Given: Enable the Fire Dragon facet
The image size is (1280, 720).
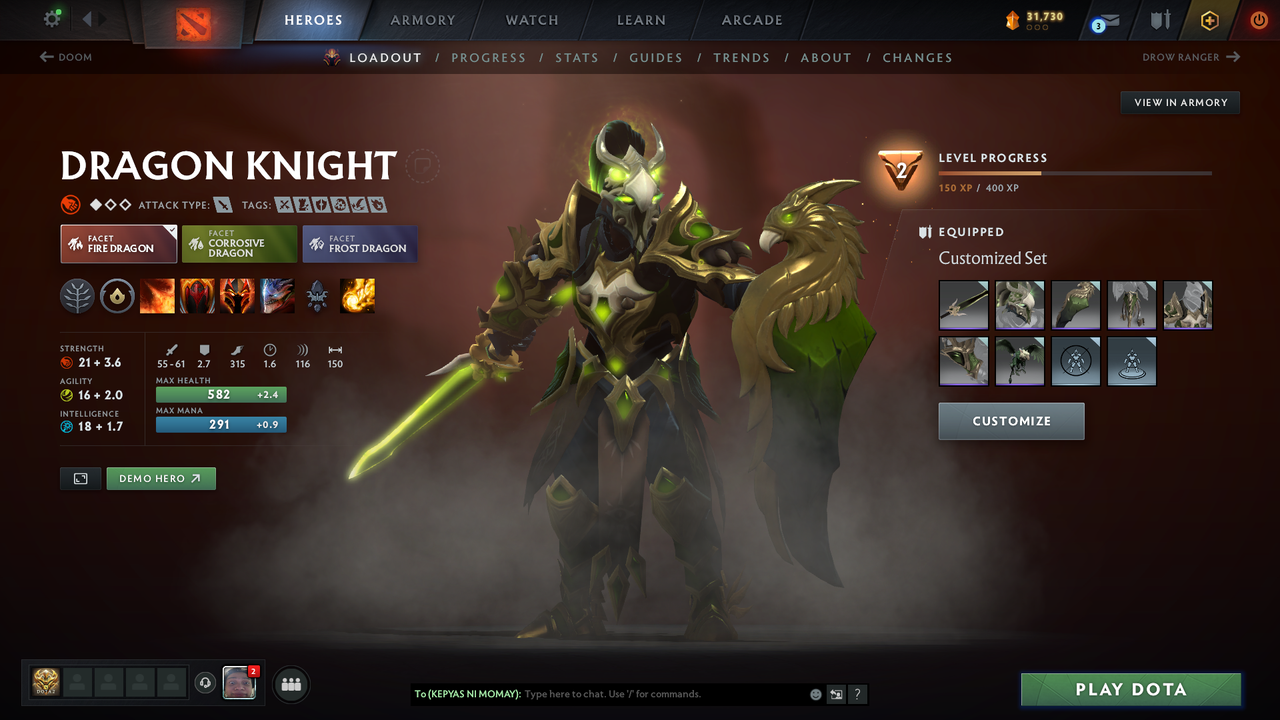Looking at the screenshot, I should [118, 243].
